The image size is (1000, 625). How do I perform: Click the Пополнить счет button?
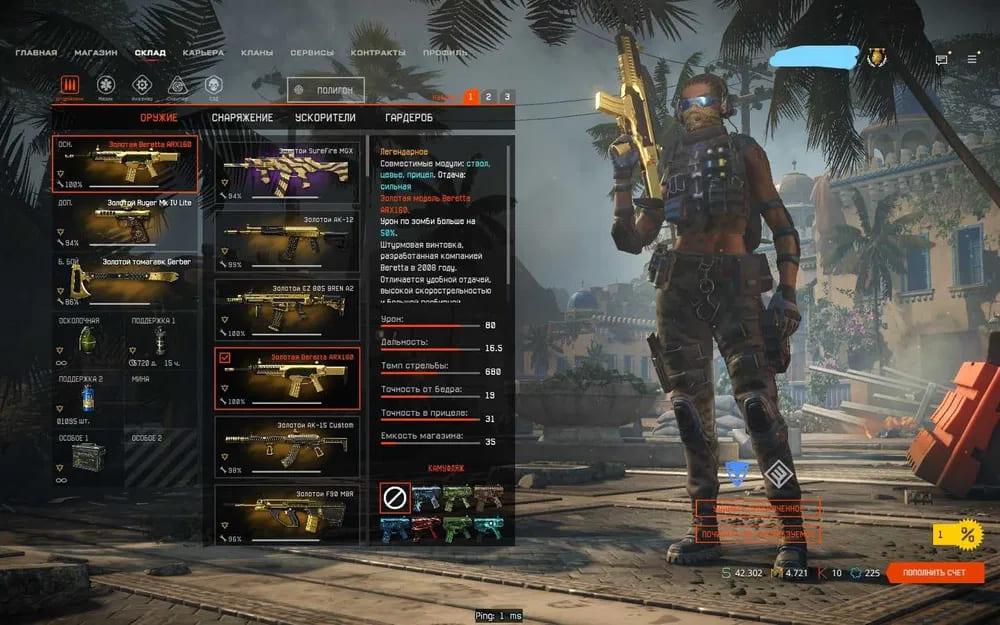(x=934, y=573)
